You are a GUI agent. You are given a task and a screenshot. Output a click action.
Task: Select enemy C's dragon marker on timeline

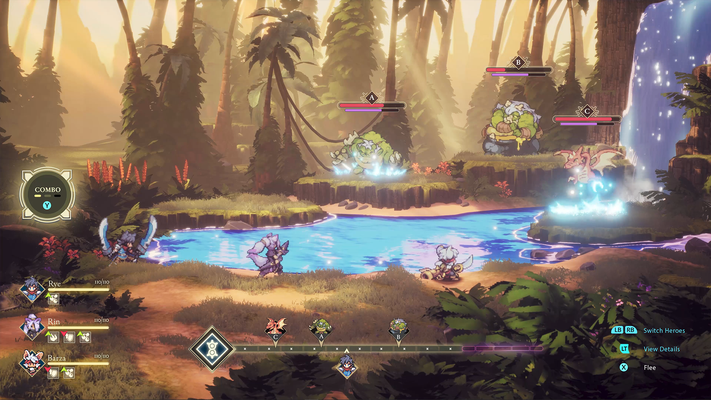(x=275, y=326)
